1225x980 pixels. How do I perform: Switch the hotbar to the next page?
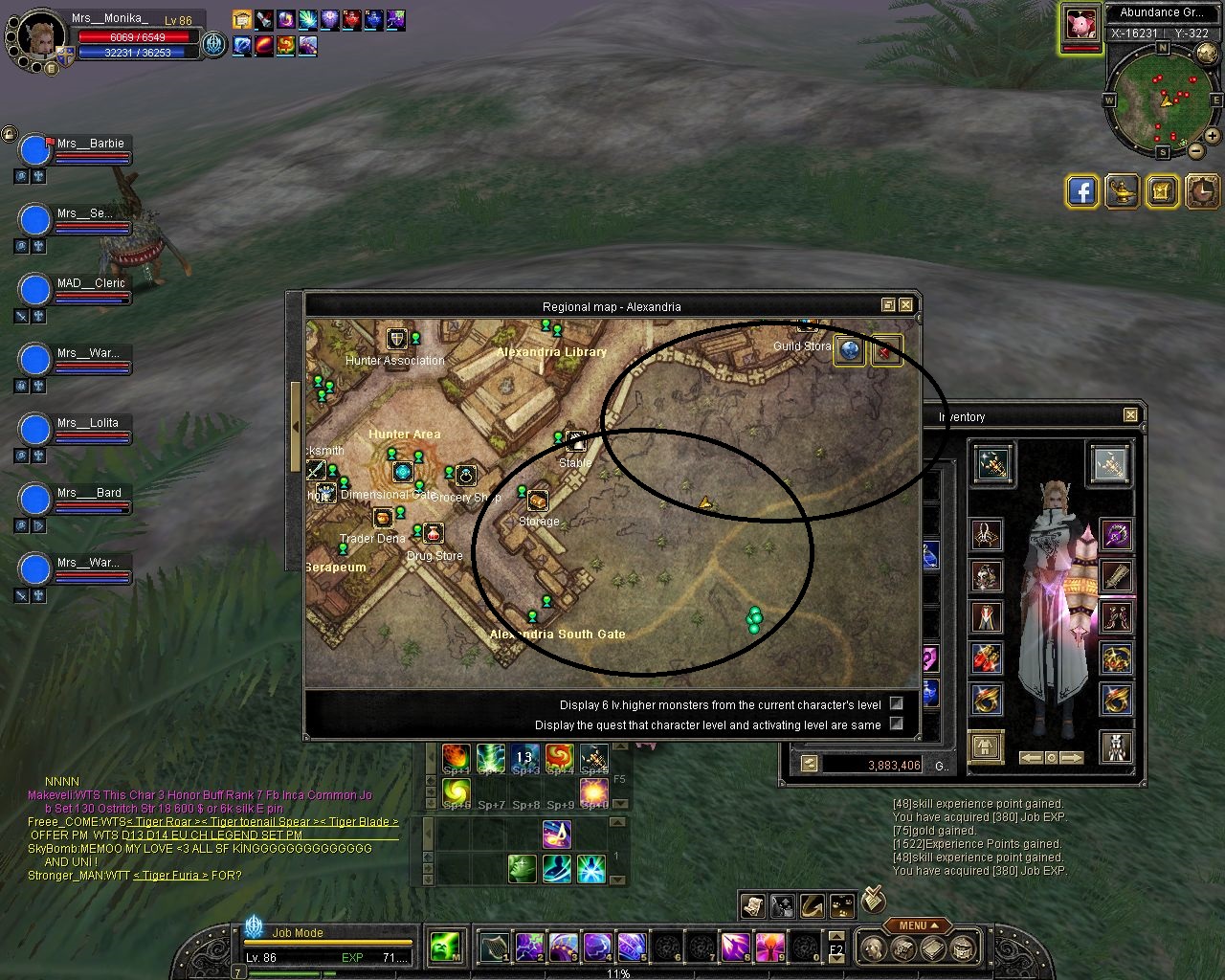pyautogui.click(x=835, y=957)
